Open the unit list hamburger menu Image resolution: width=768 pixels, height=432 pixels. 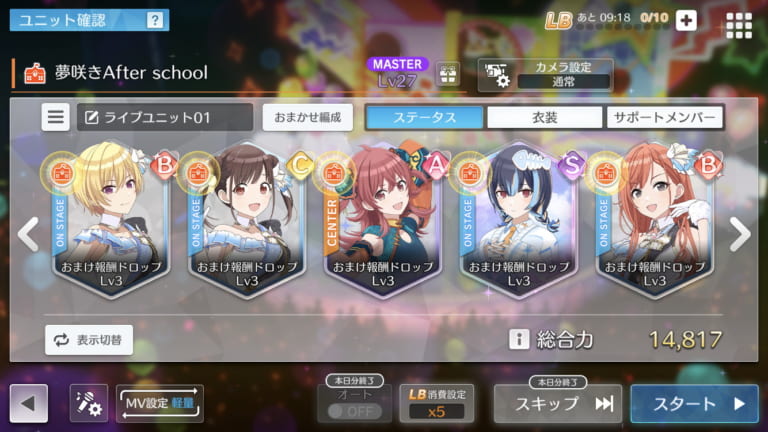[x=56, y=117]
